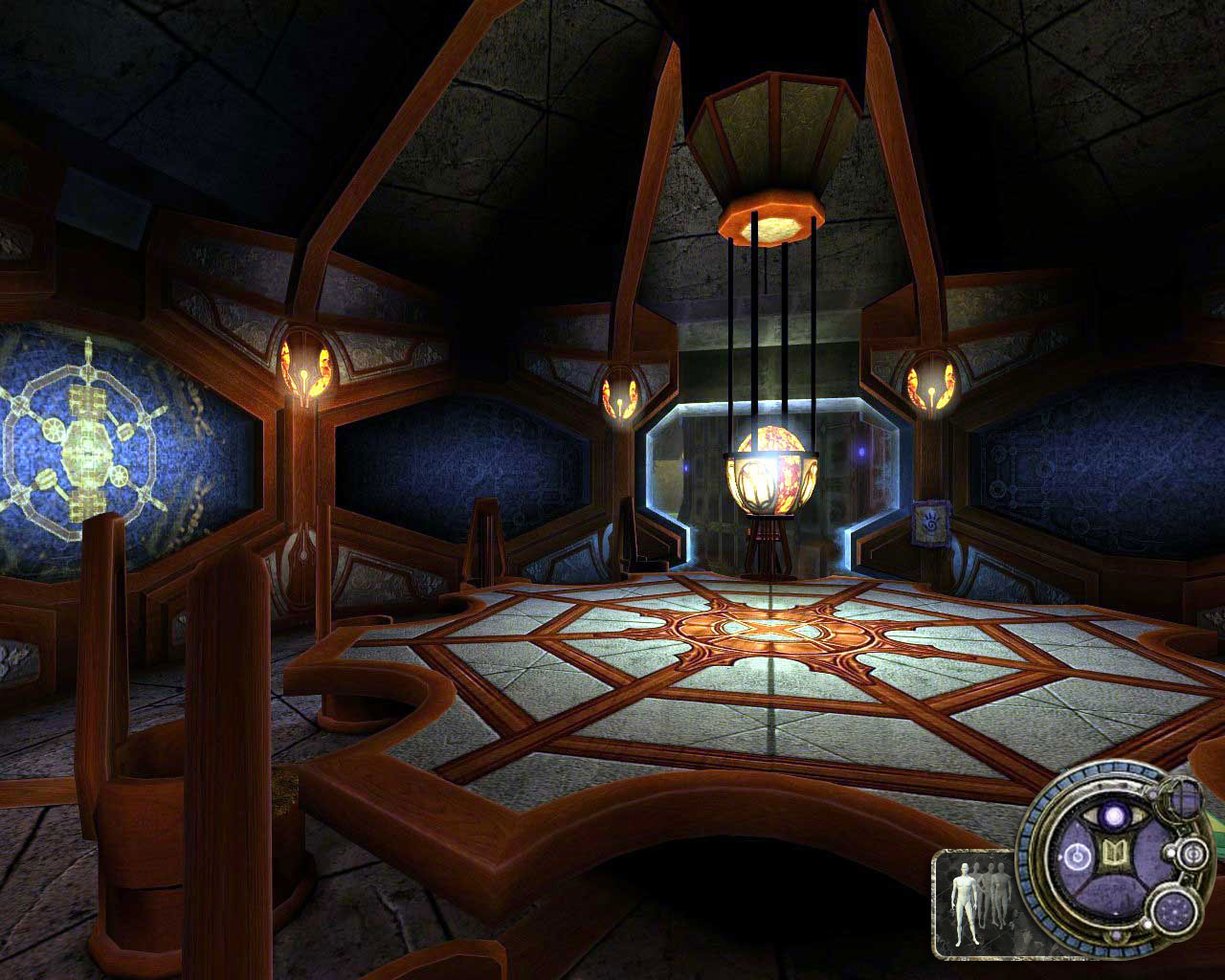1225x980 pixels.
Task: Select the glowing eye icon on the dial
Action: click(1116, 816)
